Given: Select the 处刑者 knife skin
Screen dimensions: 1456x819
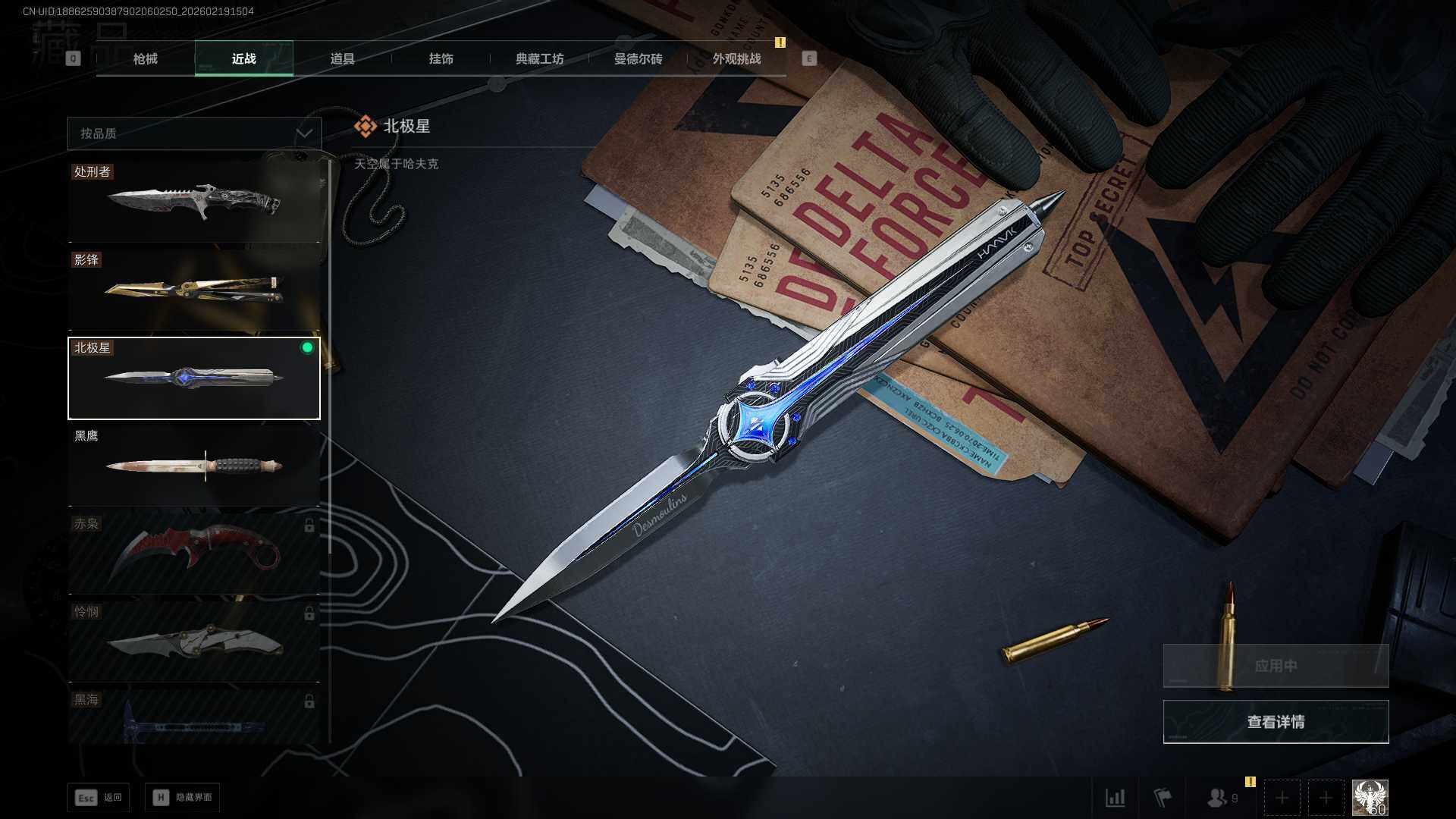Looking at the screenshot, I should point(194,202).
